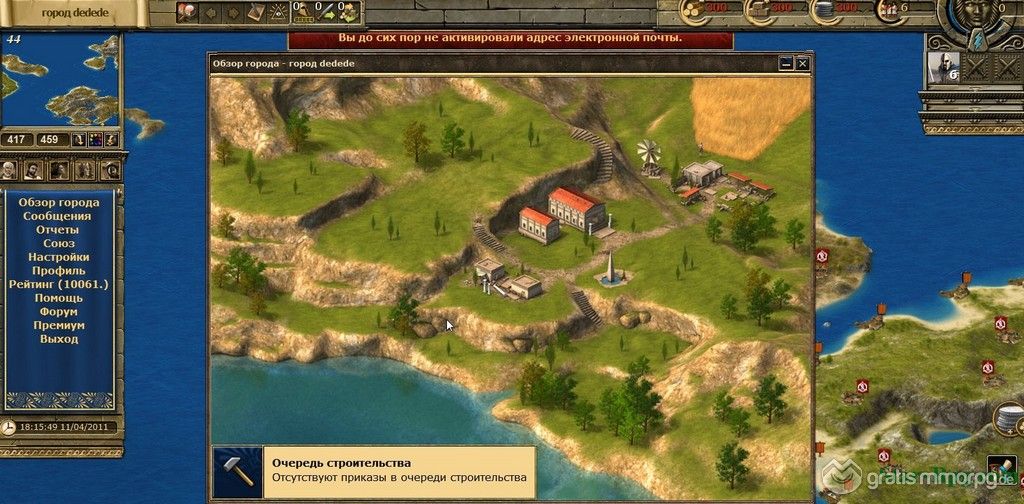Open the Обзор города menu entry
The height and width of the screenshot is (504, 1024).
58,202
